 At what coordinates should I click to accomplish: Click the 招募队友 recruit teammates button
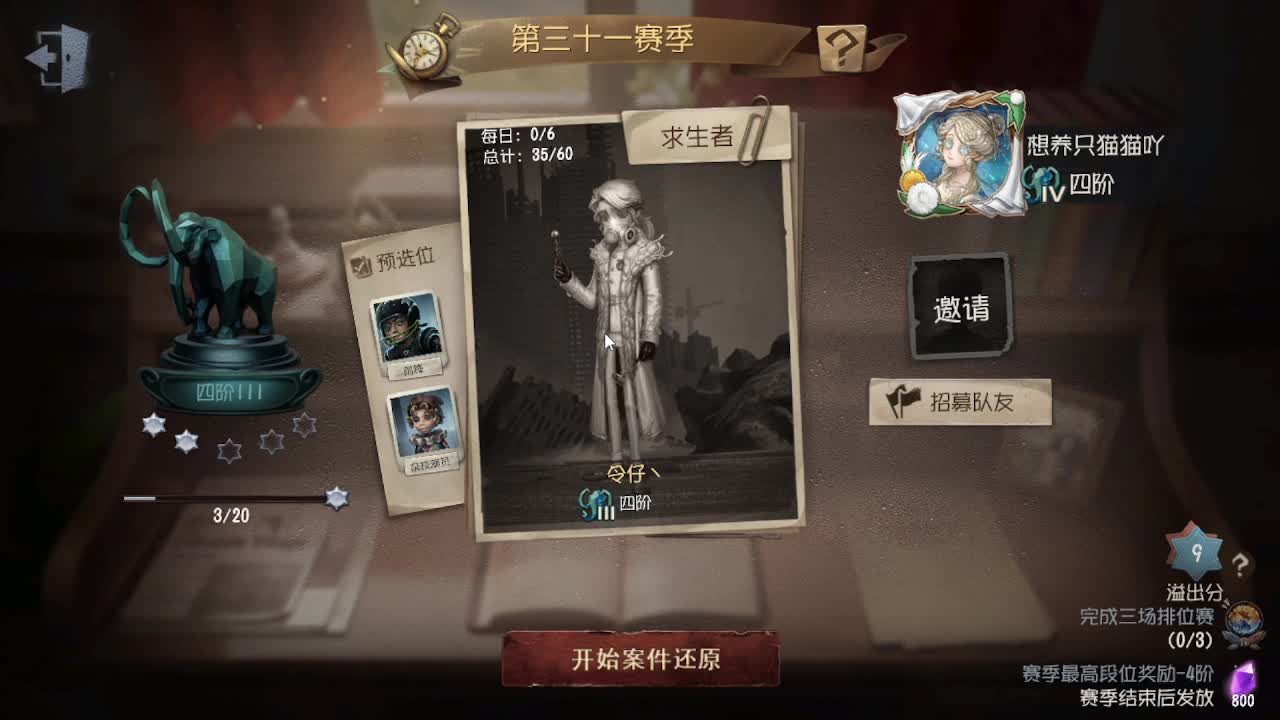click(x=958, y=398)
